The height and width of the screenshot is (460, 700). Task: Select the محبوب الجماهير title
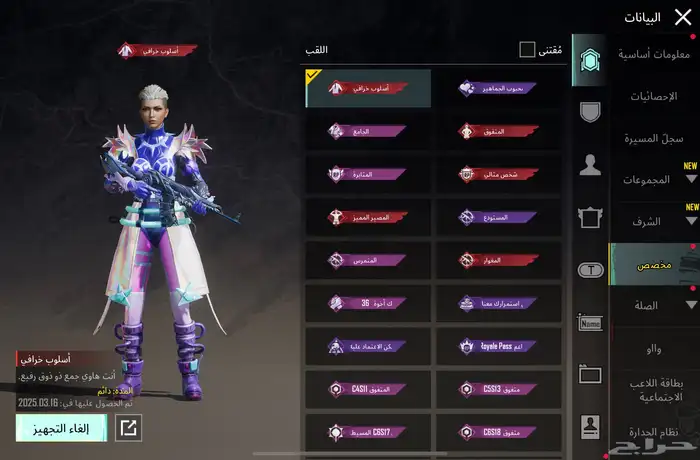pos(498,88)
